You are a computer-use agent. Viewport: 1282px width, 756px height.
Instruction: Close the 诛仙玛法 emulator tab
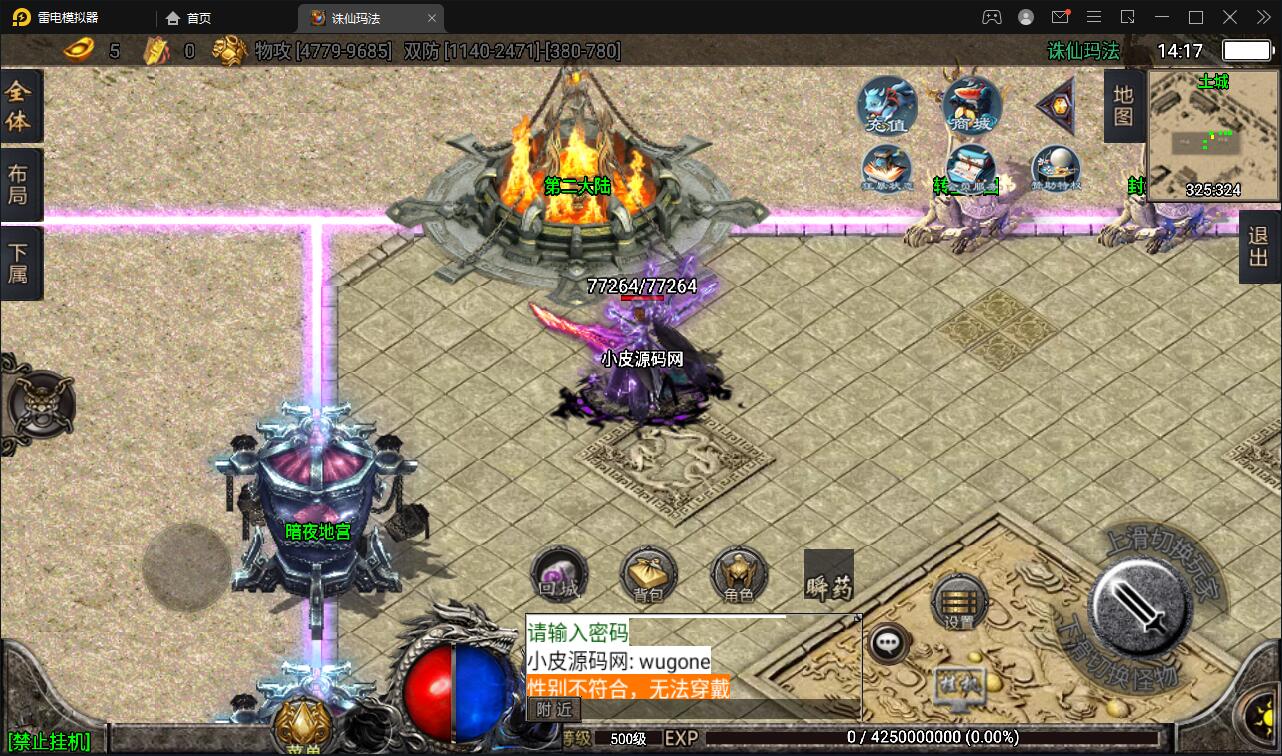tap(432, 18)
